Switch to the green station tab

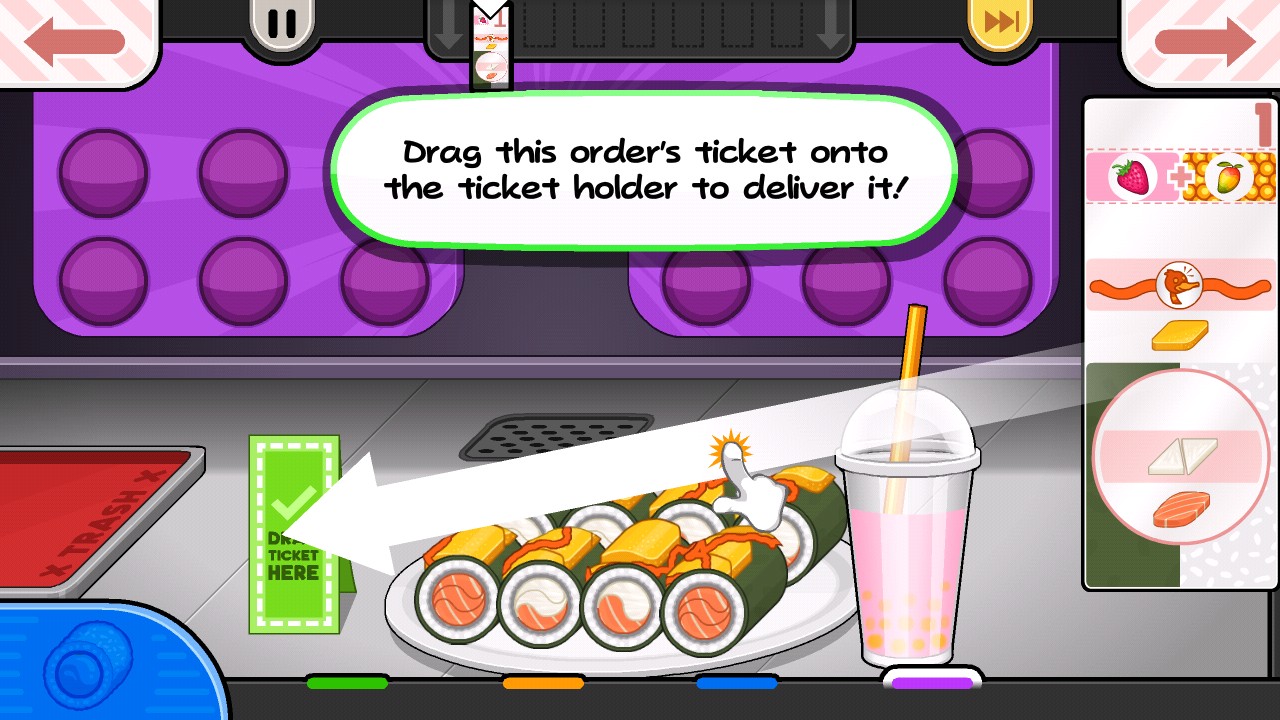pos(347,683)
